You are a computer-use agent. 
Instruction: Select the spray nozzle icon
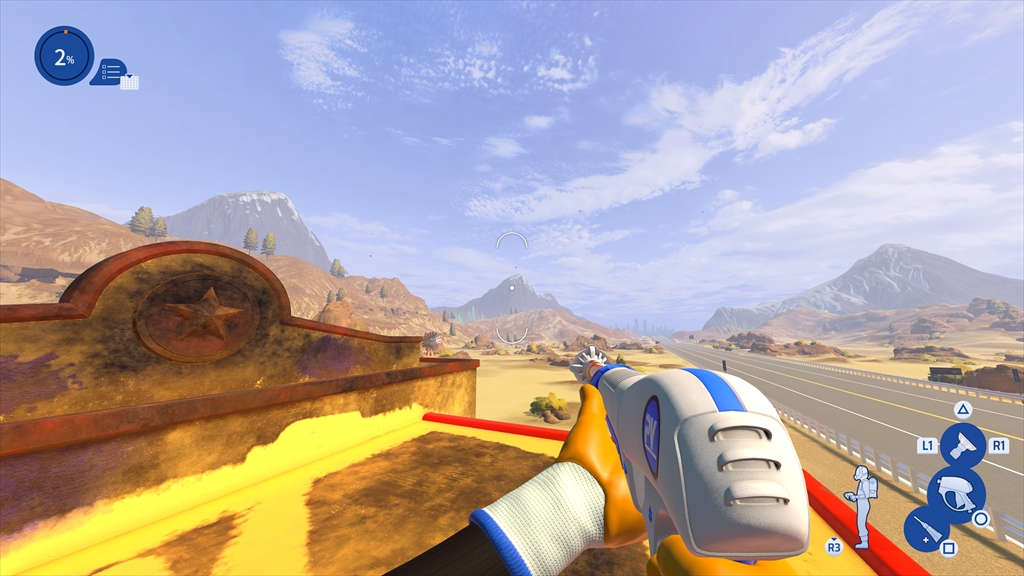point(962,444)
